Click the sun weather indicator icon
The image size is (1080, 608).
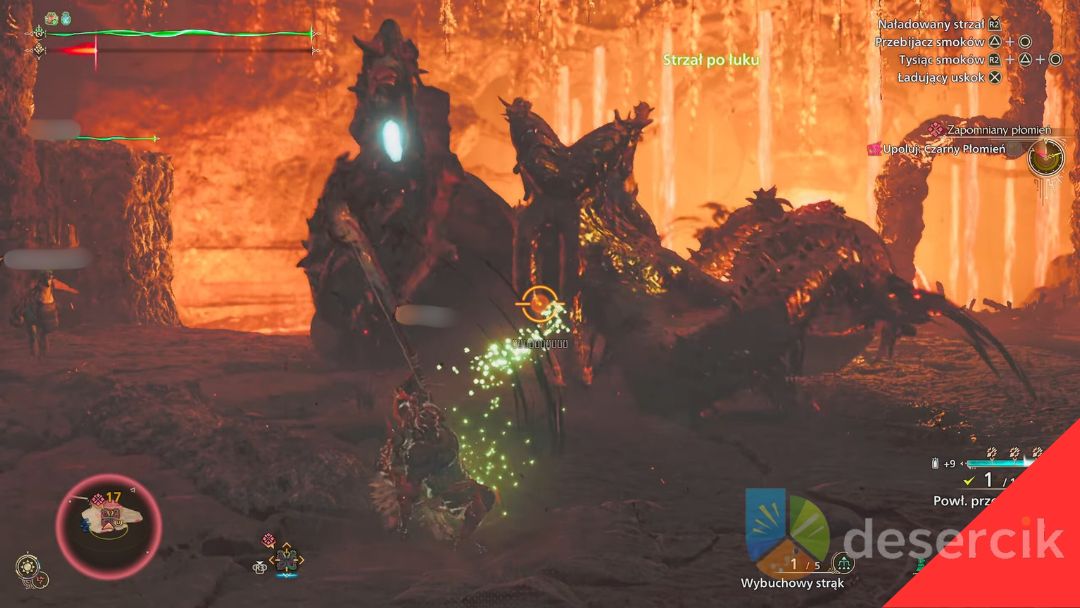(x=26, y=566)
